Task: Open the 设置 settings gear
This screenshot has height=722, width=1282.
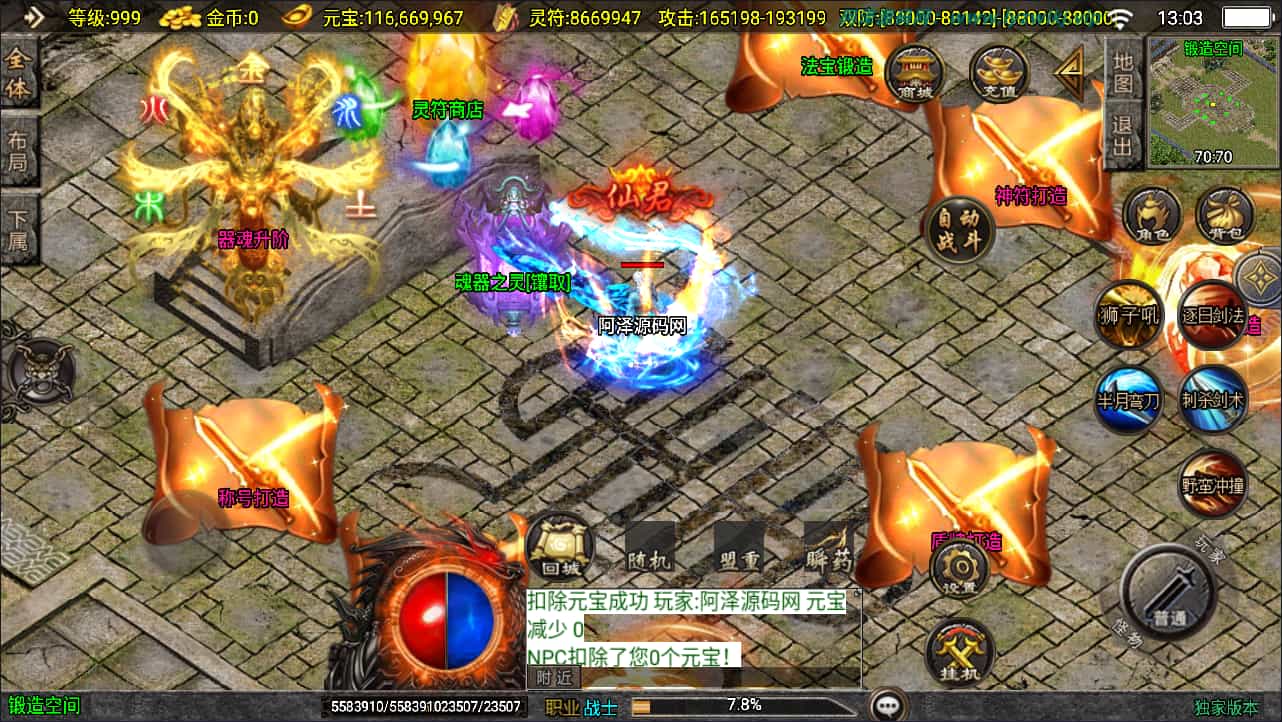Action: pyautogui.click(x=959, y=571)
